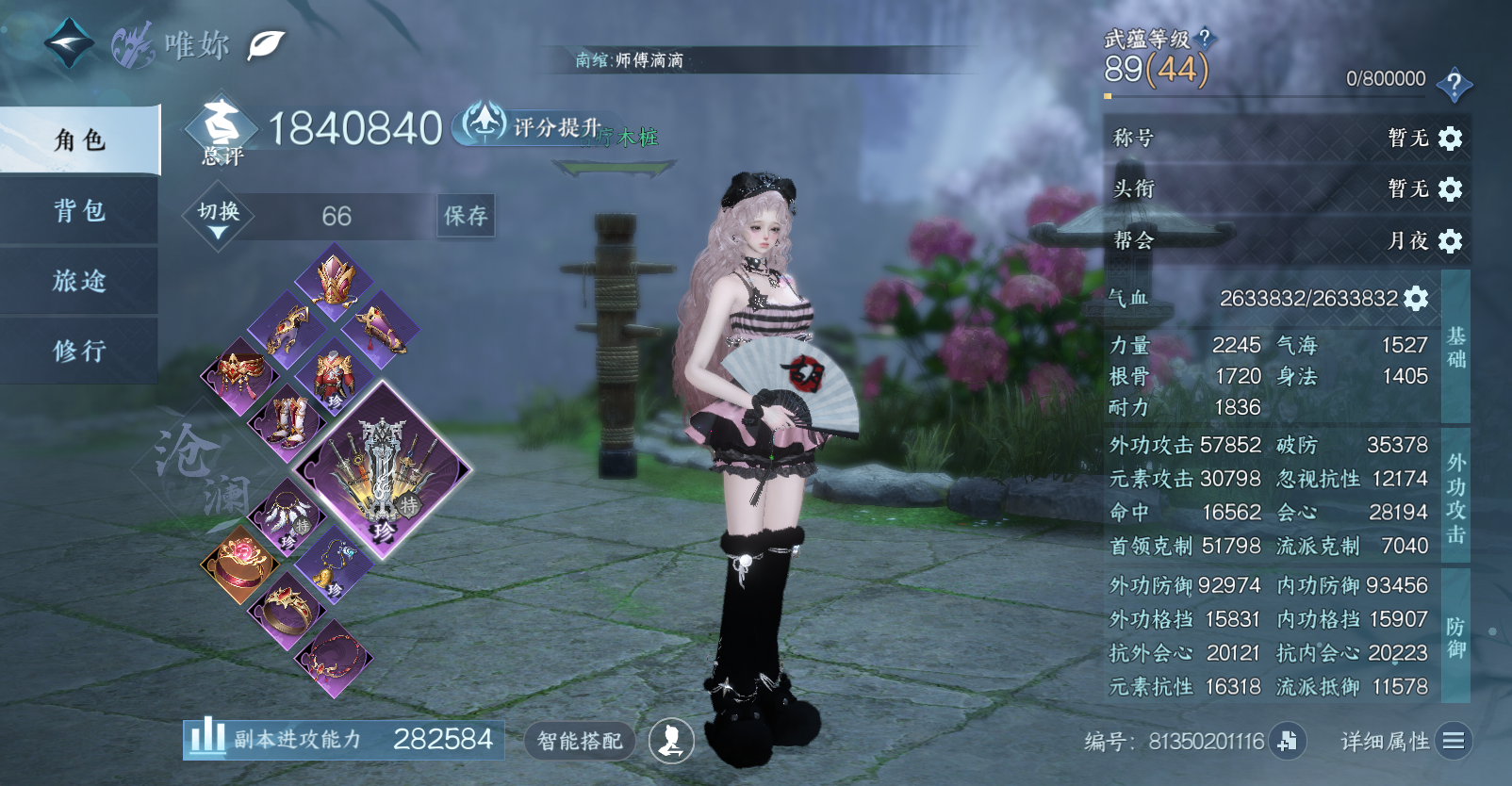Save the loadout with 保存
This screenshot has height=786, width=1512.
click(x=466, y=216)
